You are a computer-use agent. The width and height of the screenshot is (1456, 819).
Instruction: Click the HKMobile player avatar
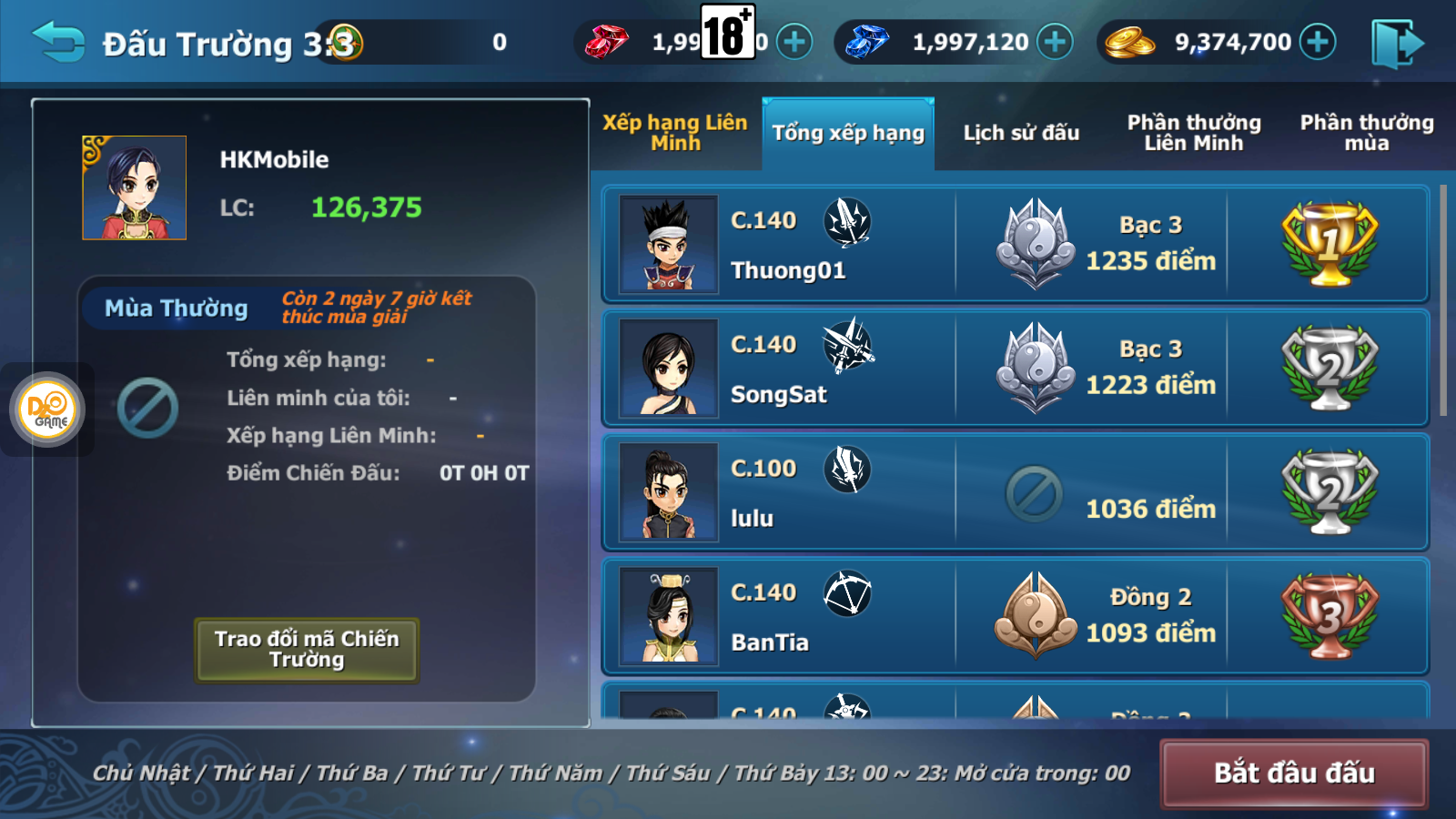pyautogui.click(x=135, y=188)
